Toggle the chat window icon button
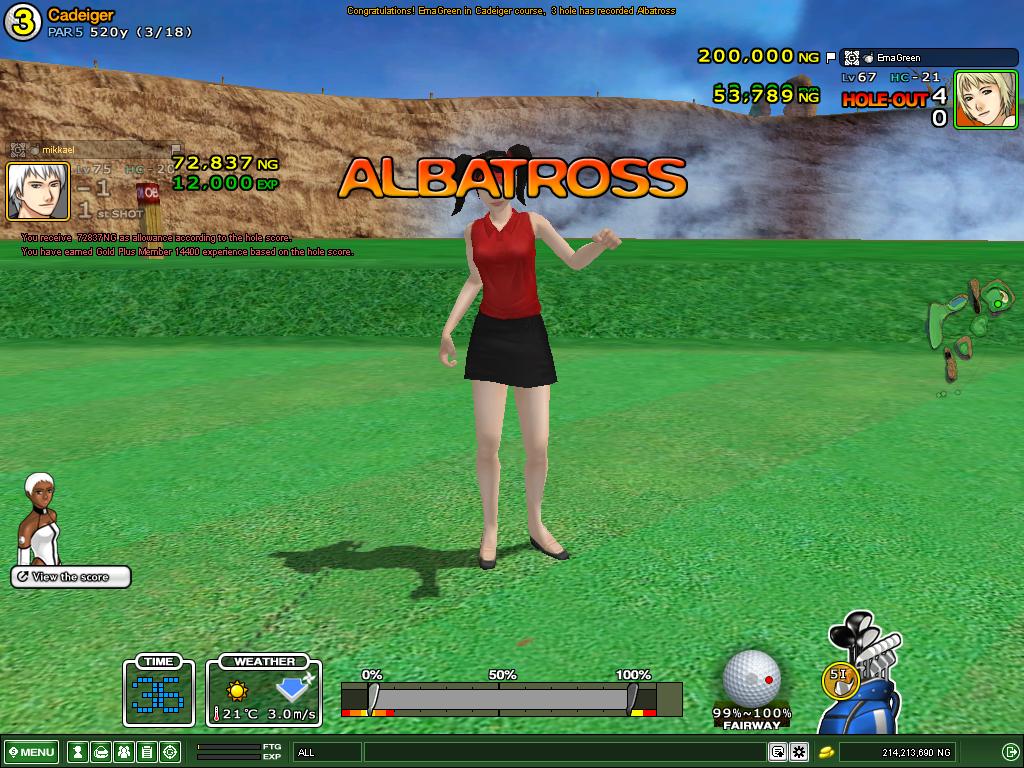The image size is (1024, 768). 777,752
